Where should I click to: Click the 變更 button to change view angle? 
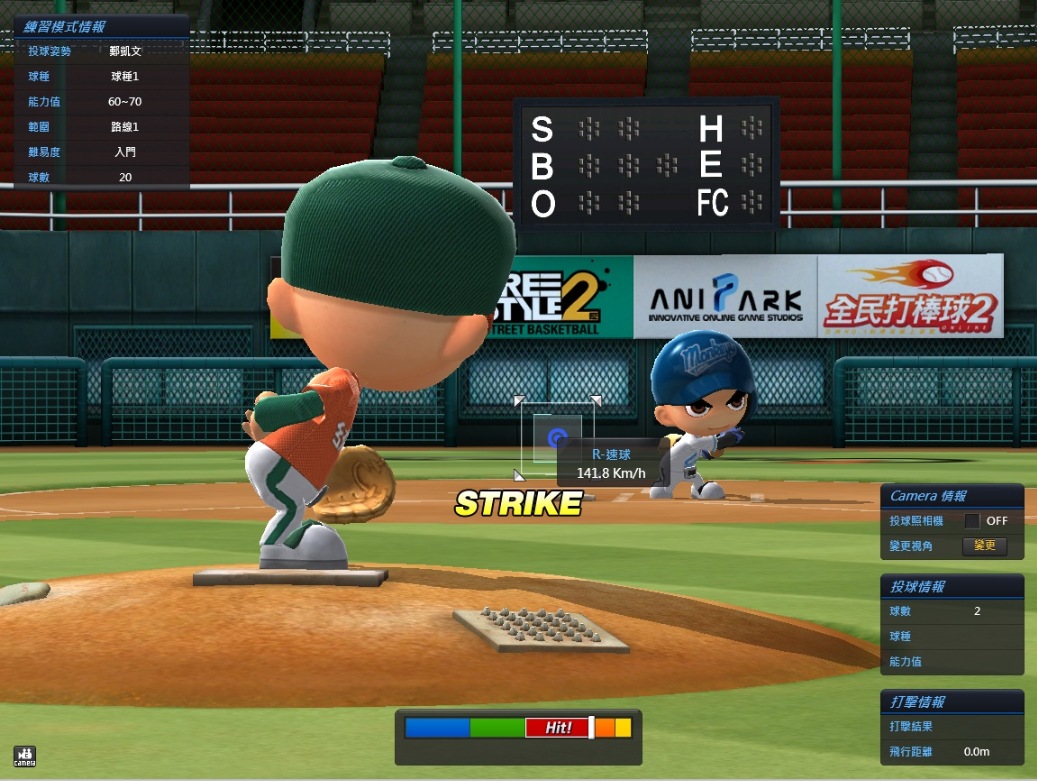984,546
